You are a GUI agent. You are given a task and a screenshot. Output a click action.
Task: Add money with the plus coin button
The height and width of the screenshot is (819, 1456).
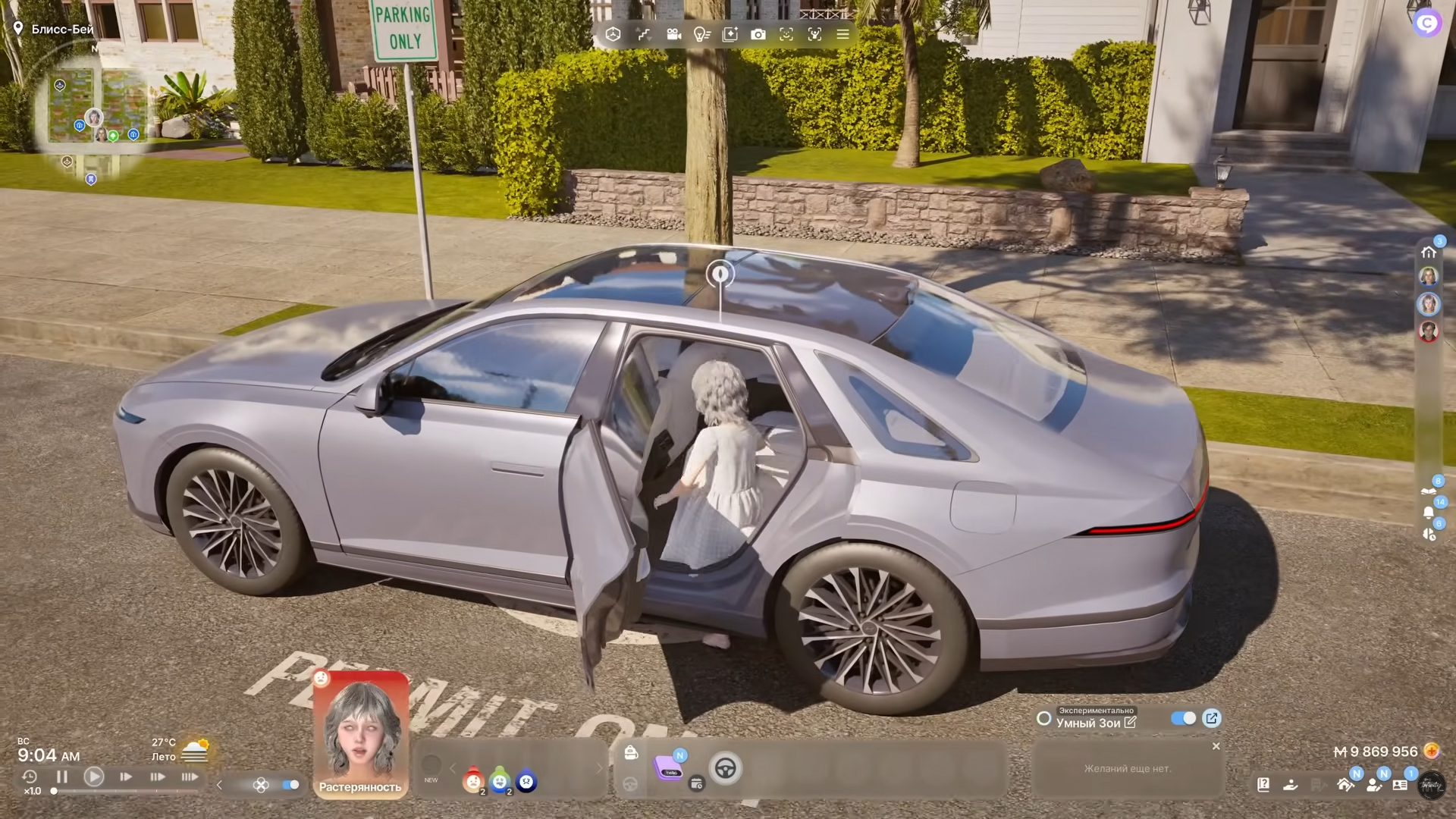pyautogui.click(x=1431, y=751)
